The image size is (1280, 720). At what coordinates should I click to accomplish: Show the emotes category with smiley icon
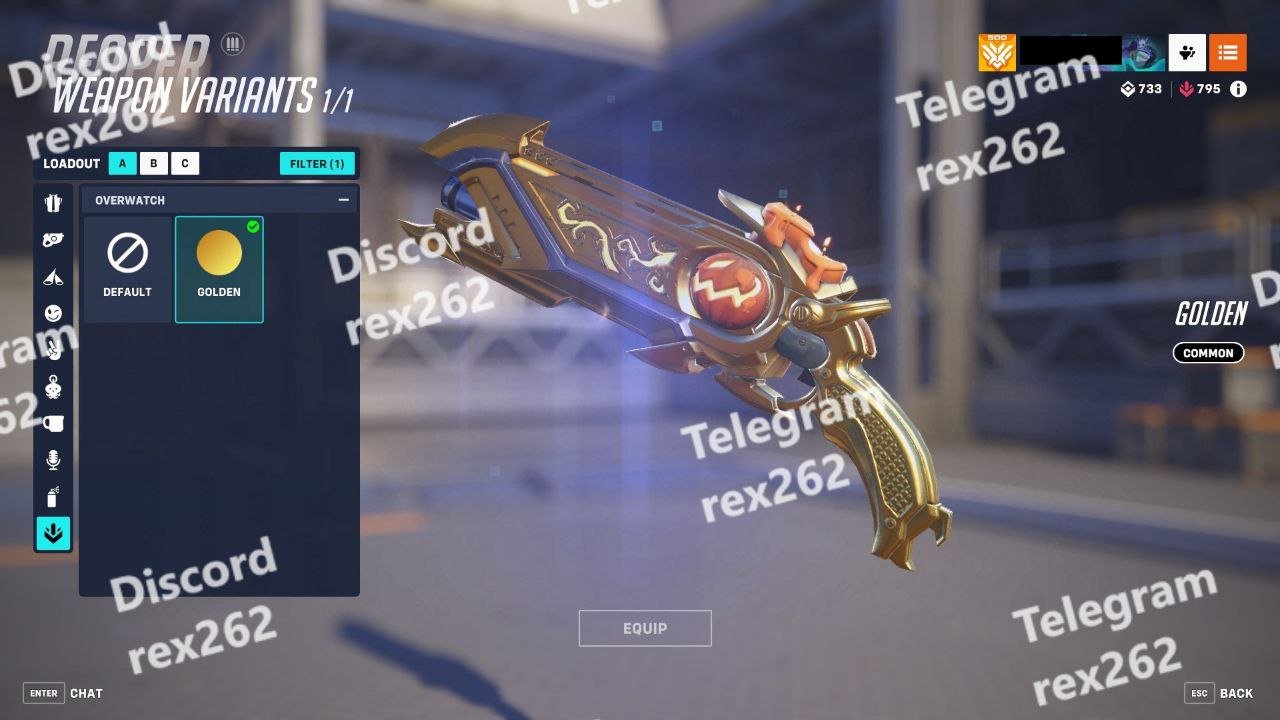pyautogui.click(x=54, y=313)
